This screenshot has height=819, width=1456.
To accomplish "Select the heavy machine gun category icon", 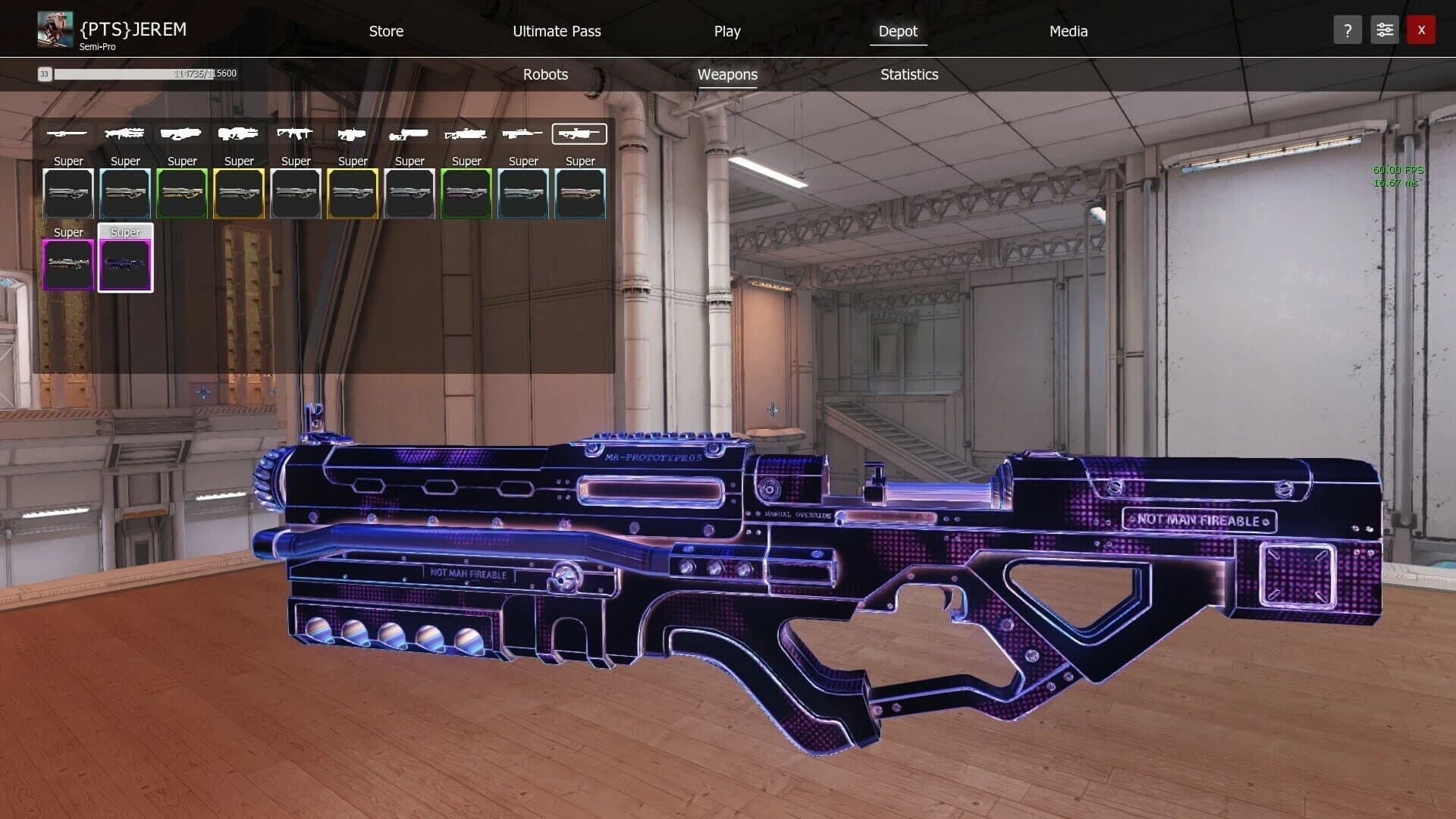I will (125, 133).
